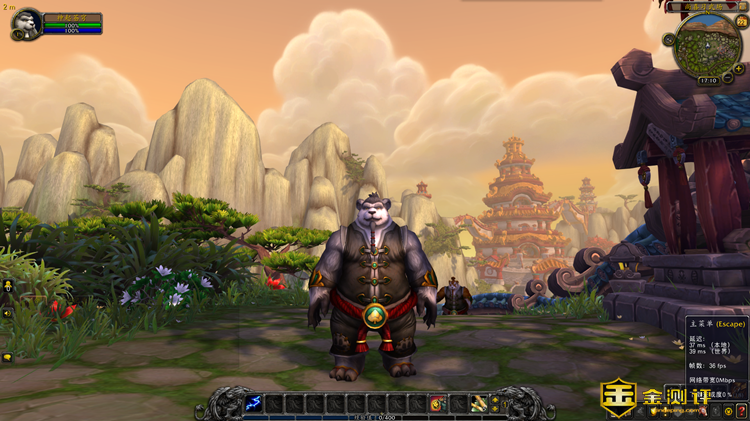Click the panda player portrait
Image resolution: width=750 pixels, height=421 pixels.
(27, 22)
